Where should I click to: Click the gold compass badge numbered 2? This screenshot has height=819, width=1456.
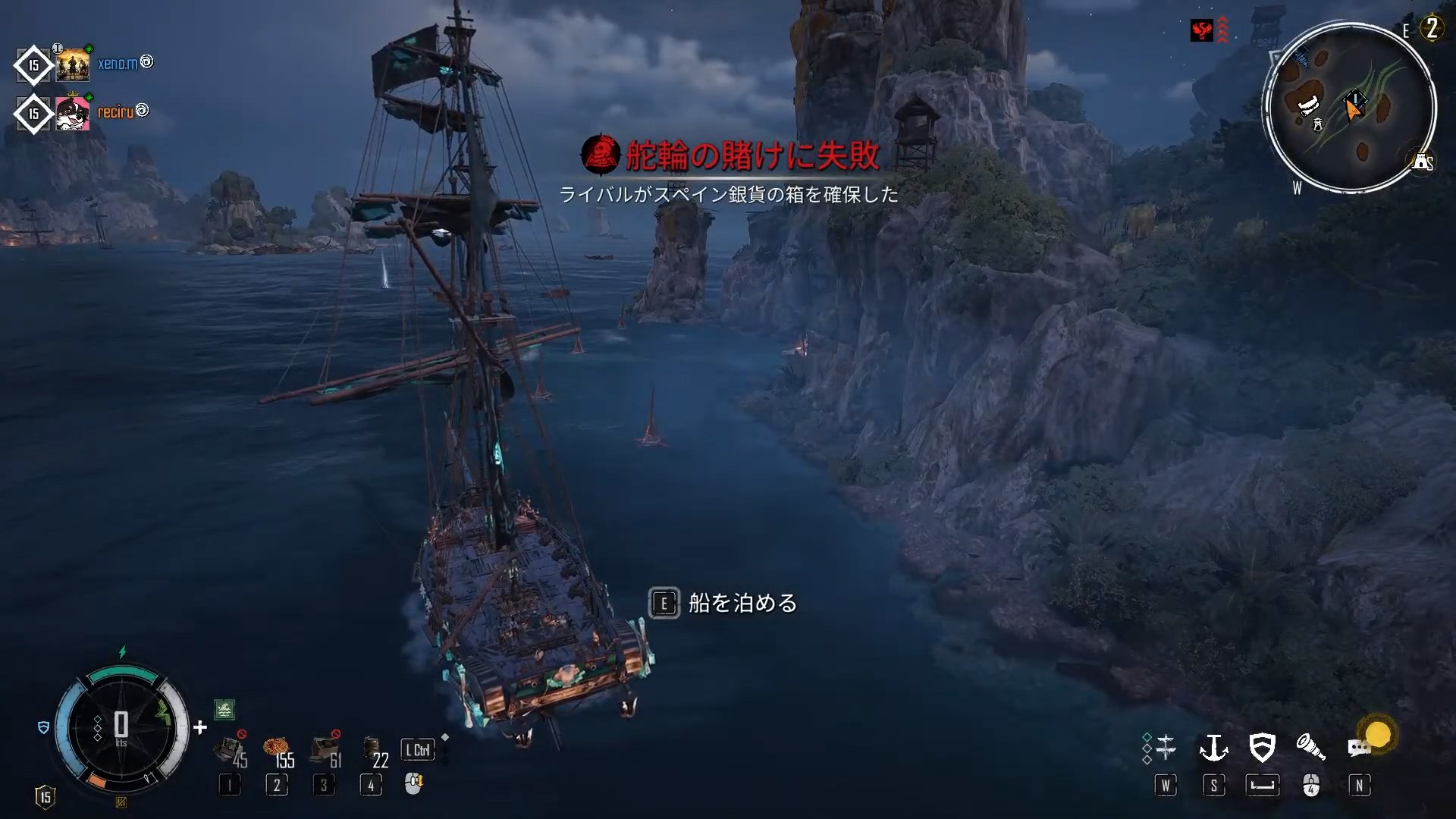(x=1432, y=29)
